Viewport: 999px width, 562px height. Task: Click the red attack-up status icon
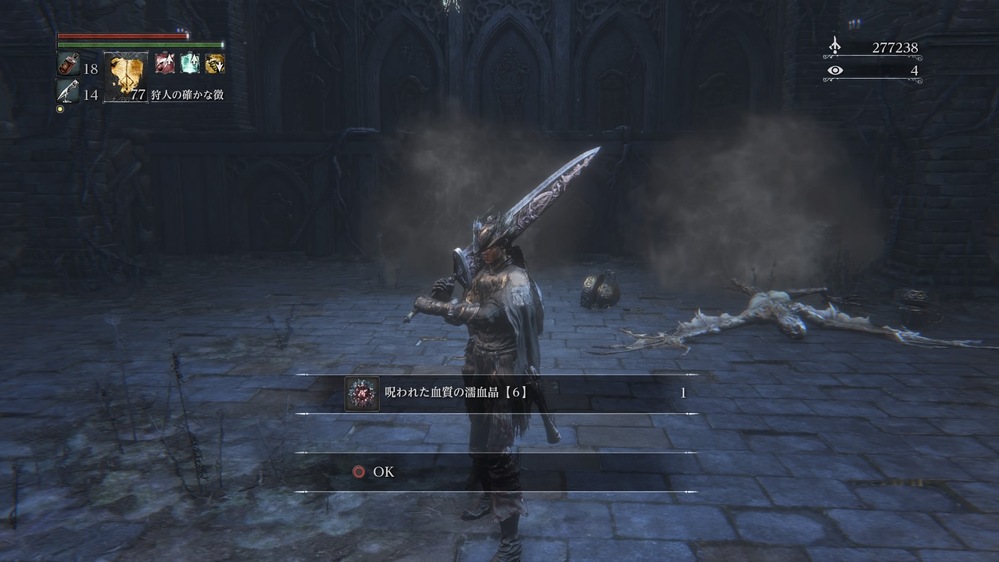165,64
